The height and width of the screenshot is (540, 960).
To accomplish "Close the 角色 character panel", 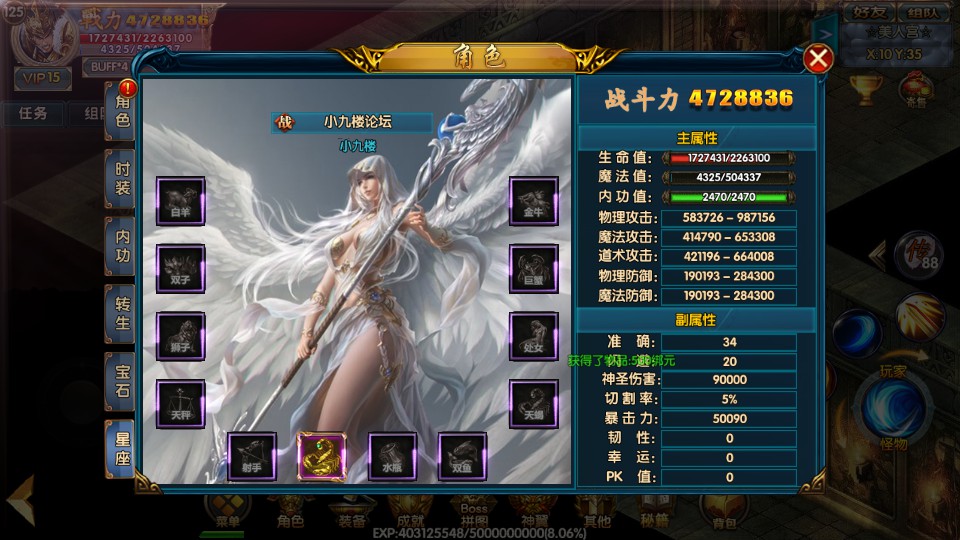I will coord(818,59).
